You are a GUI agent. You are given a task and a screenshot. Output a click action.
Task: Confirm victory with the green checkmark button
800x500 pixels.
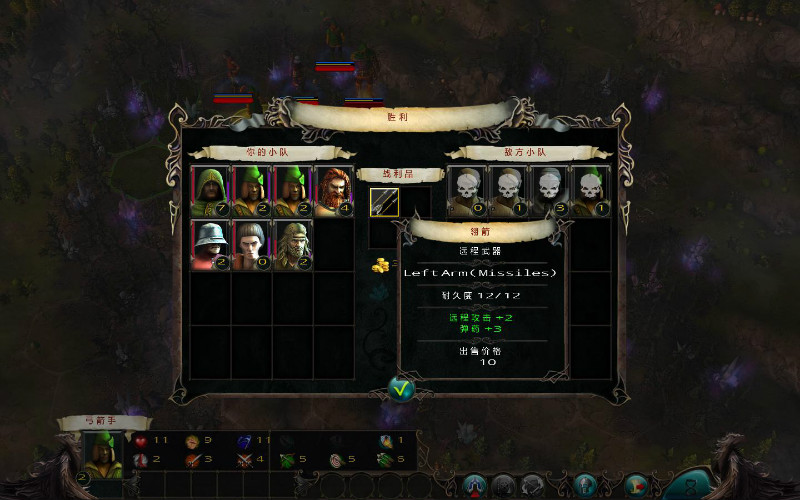401,389
